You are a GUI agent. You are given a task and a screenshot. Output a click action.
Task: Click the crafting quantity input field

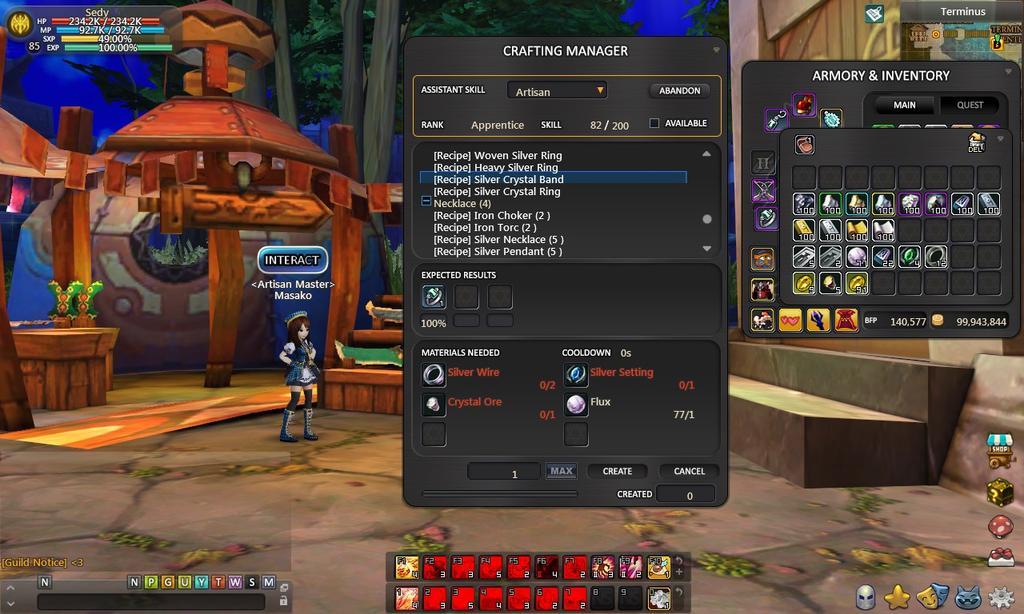[x=504, y=472]
